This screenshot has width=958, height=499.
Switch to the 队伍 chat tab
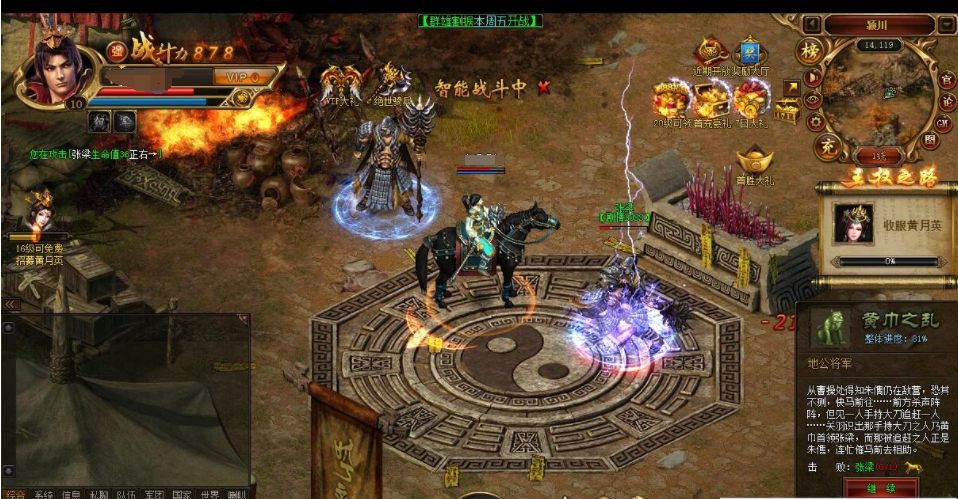pyautogui.click(x=125, y=493)
